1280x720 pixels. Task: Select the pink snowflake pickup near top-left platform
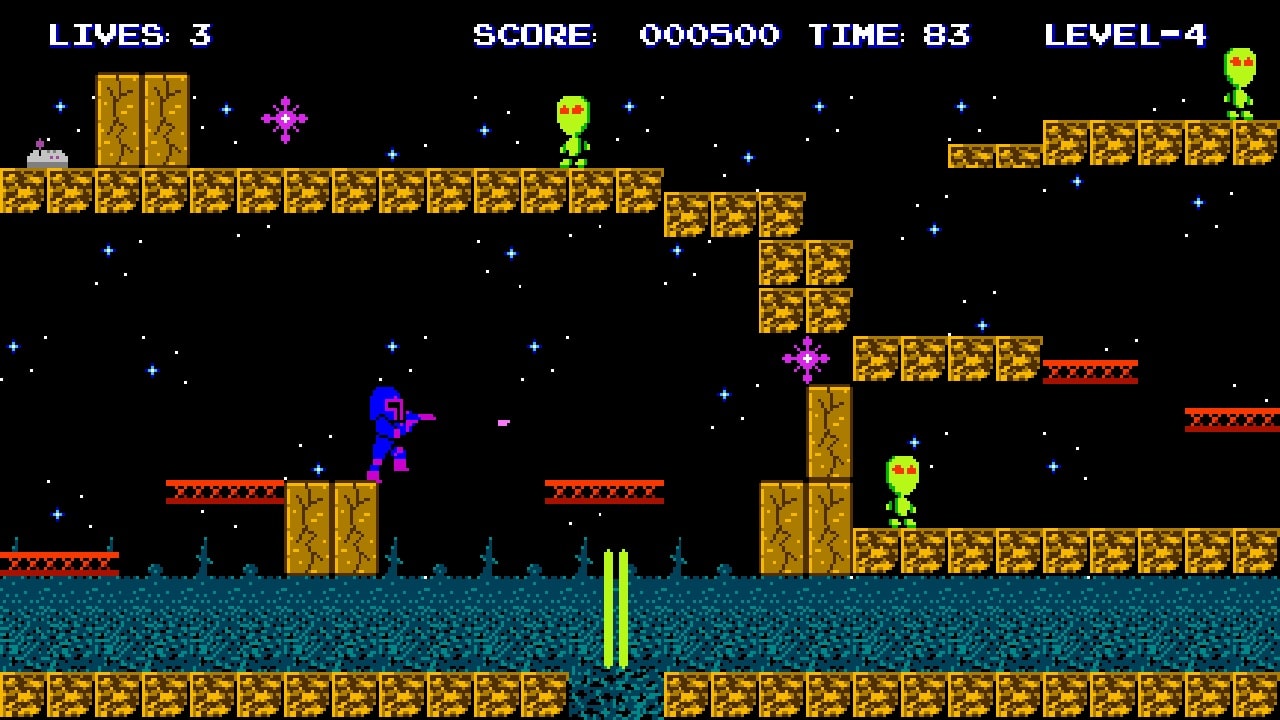[285, 118]
